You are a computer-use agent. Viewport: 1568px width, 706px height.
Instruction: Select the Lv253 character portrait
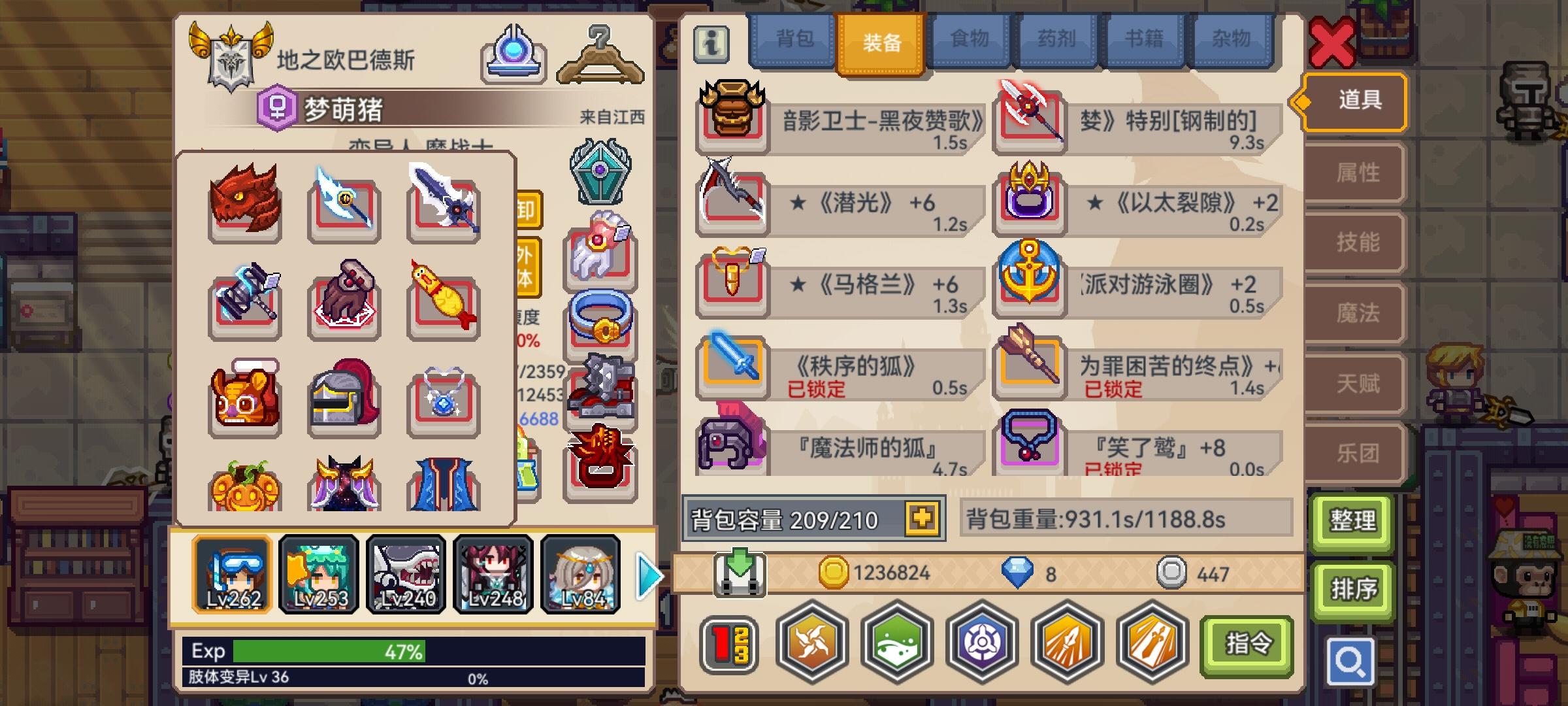point(318,574)
